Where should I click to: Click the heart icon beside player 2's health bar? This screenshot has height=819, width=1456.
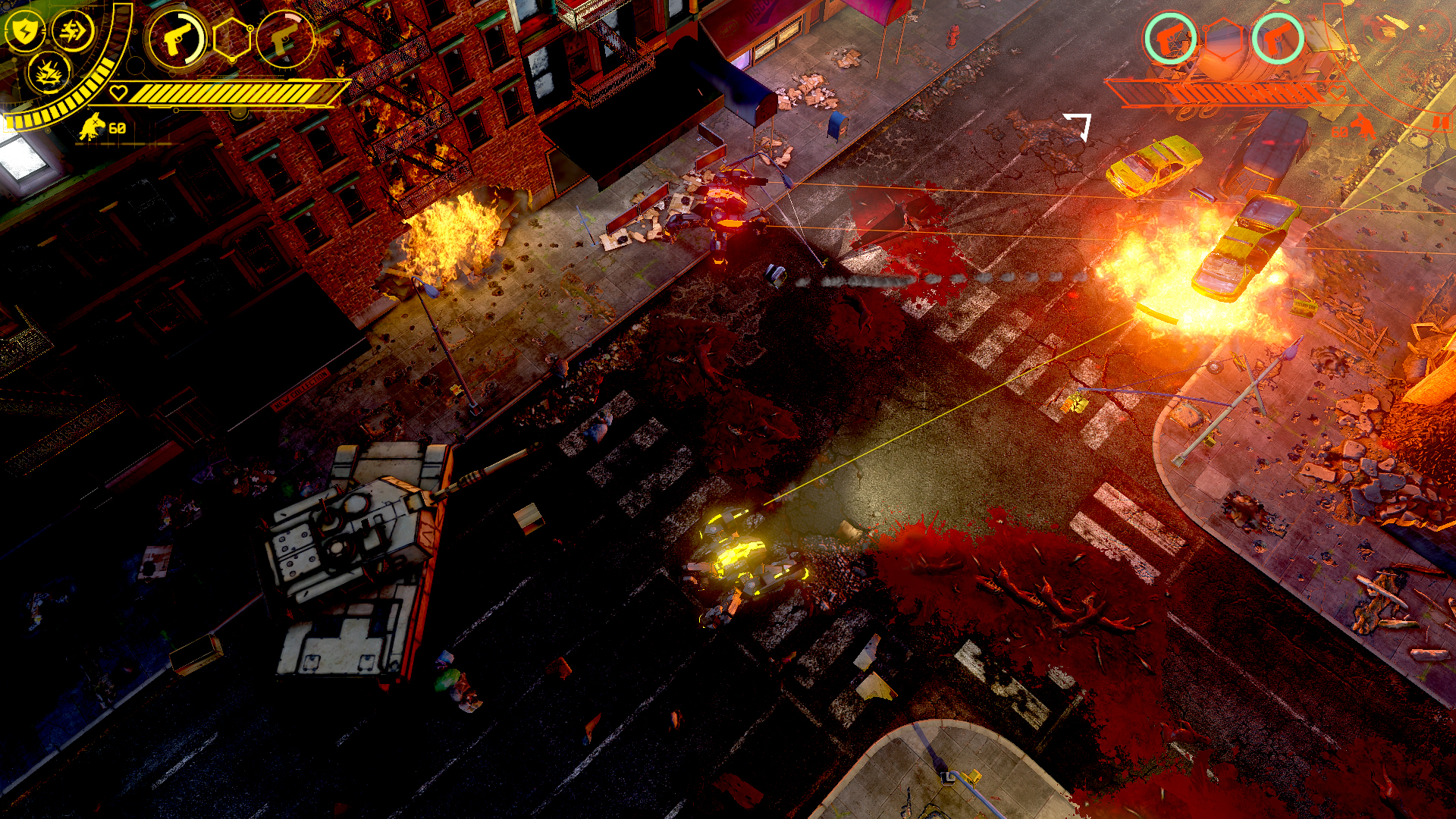[1338, 93]
